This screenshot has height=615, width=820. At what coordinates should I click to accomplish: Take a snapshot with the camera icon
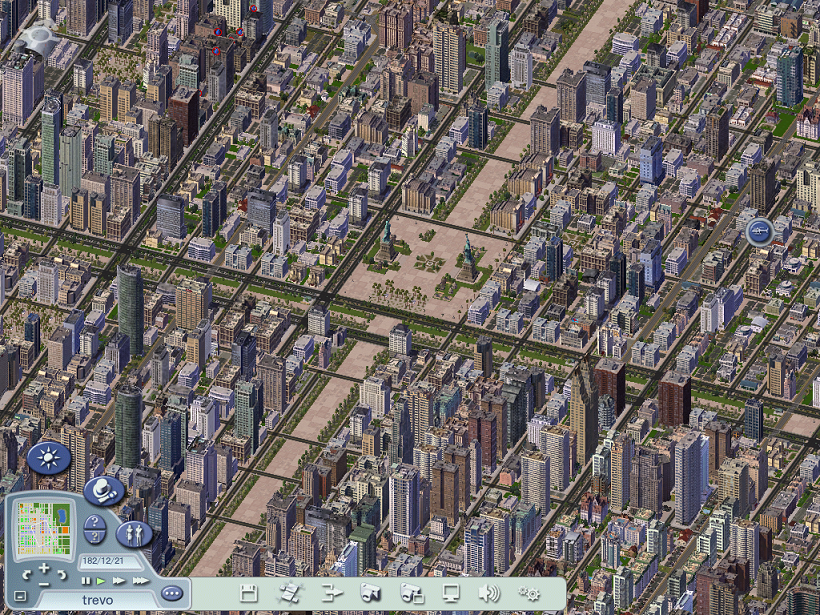pos(371,592)
